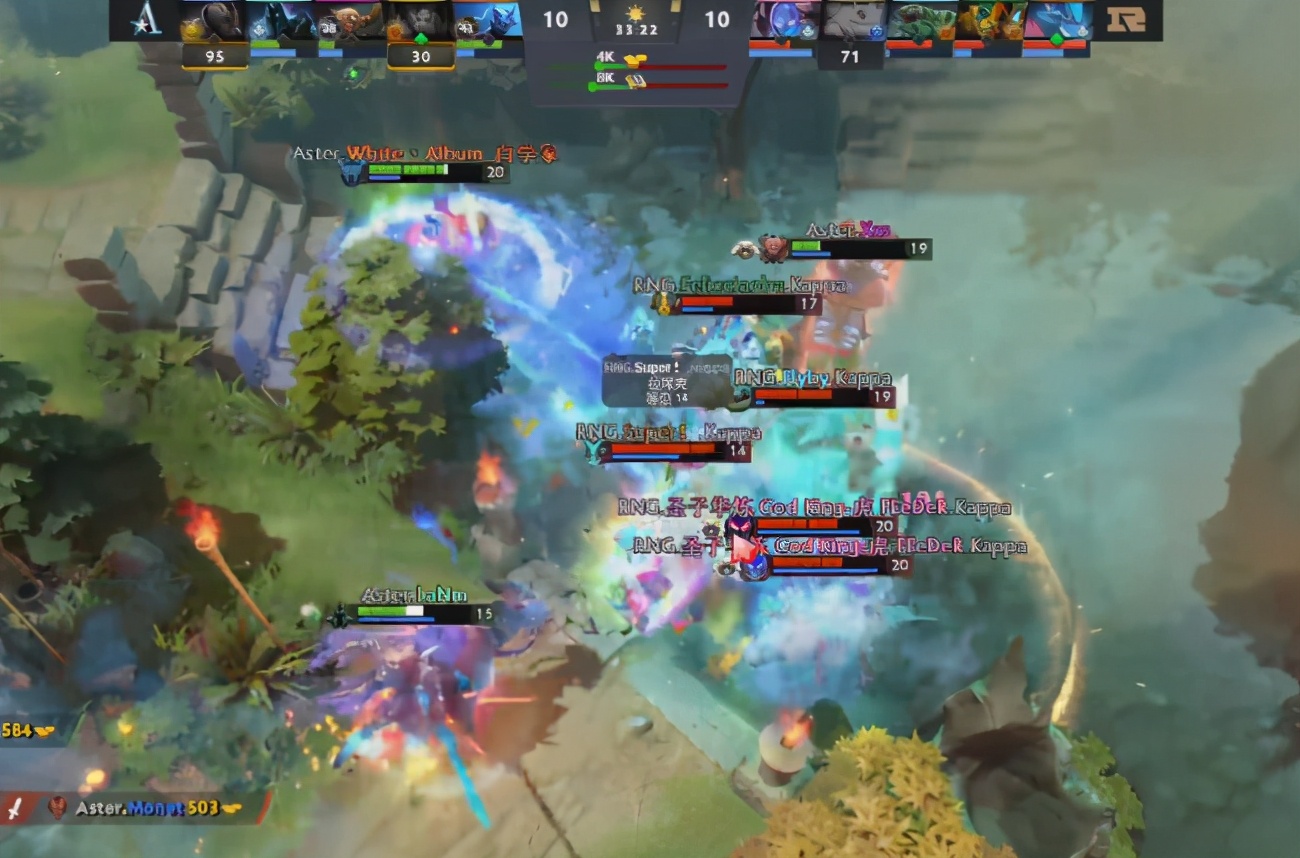Toggle the green level-up arrow above respawn timer
Viewport: 1300px width, 858px height.
(x=421, y=34)
